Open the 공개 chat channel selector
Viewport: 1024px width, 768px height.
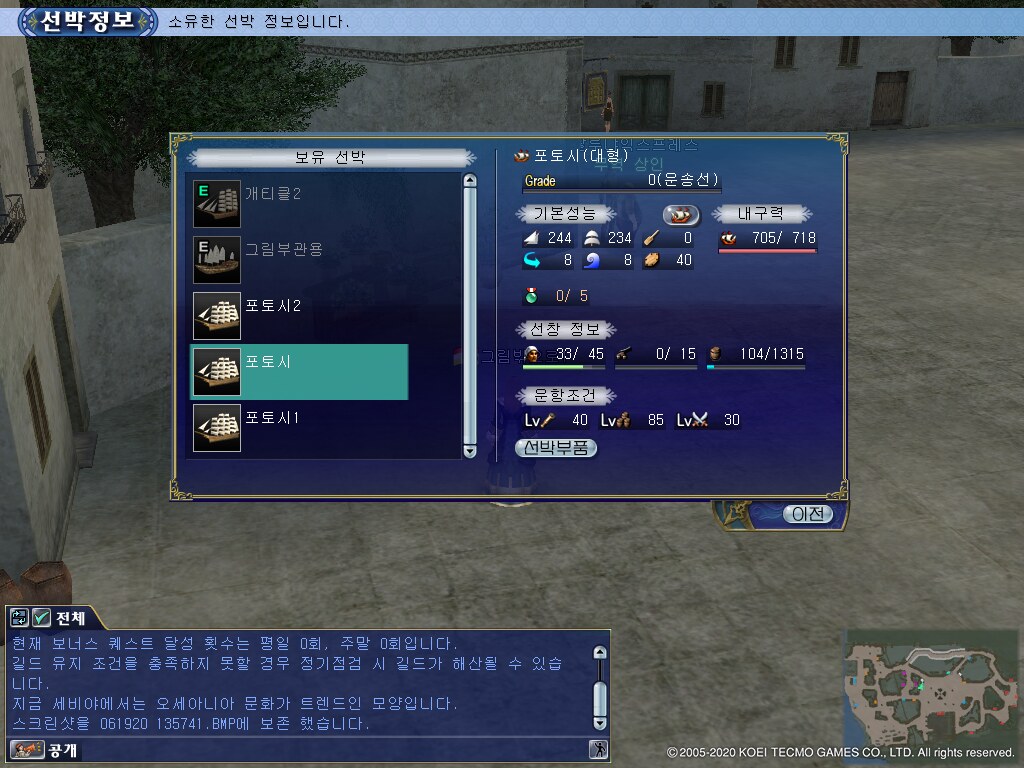45,749
